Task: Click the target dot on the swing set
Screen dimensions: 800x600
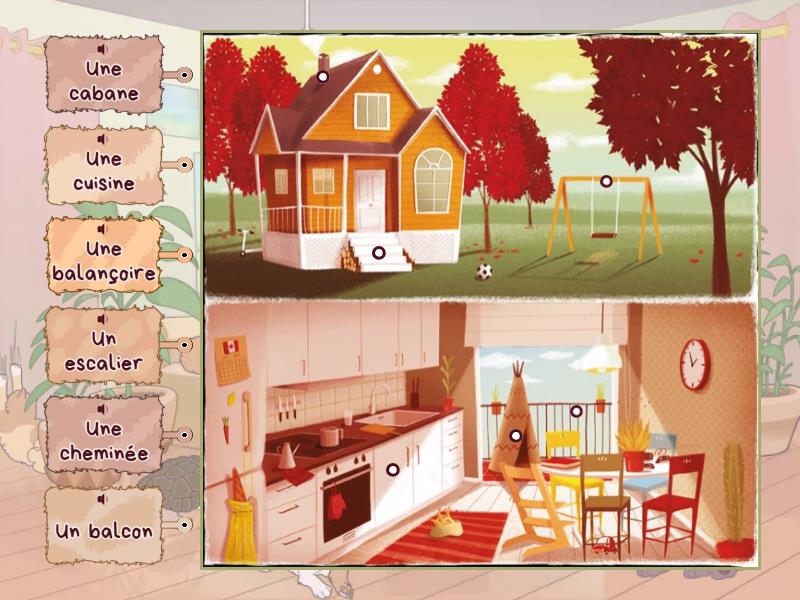Action: point(606,181)
